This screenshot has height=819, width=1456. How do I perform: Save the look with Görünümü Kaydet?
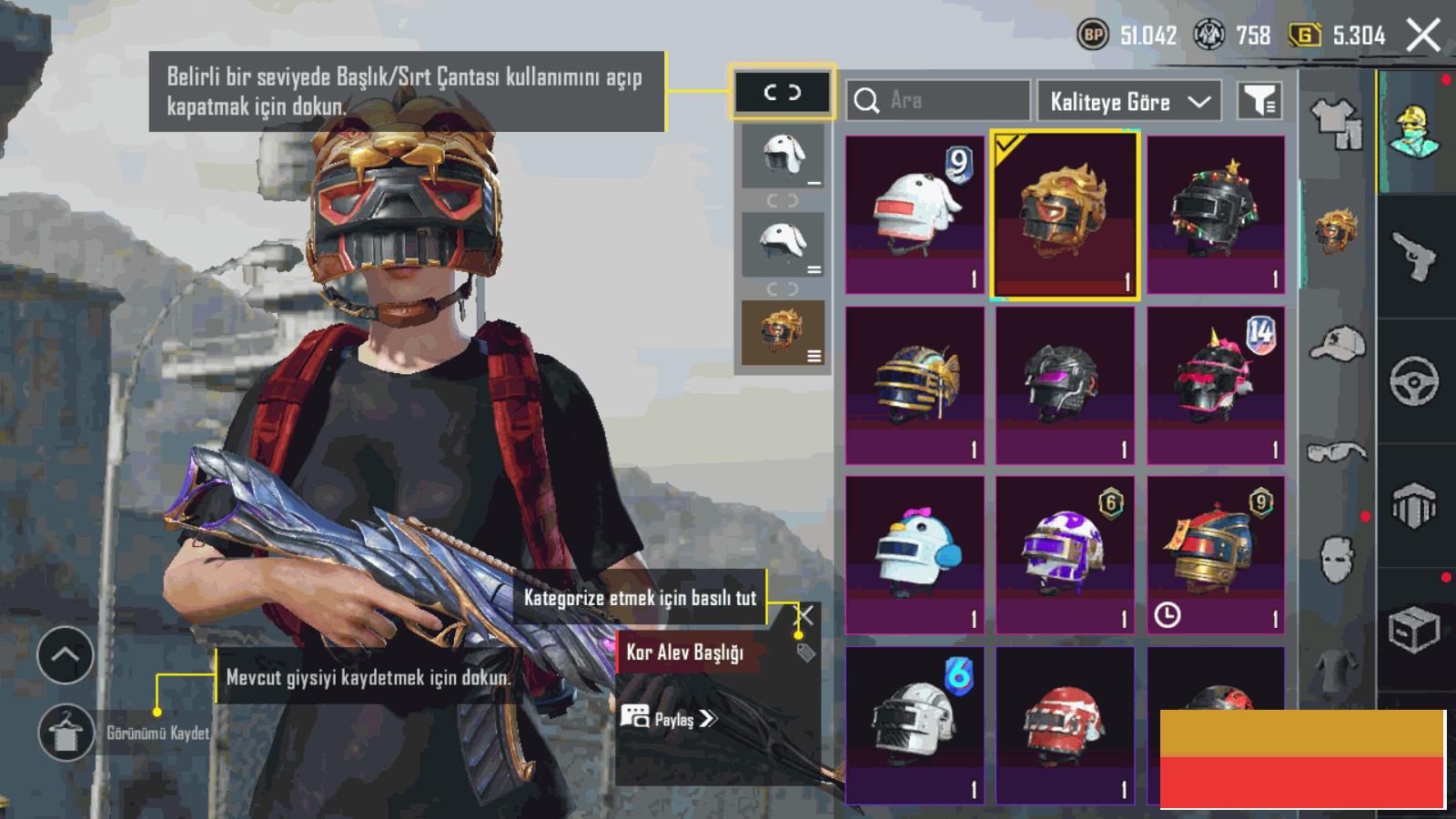click(x=66, y=733)
